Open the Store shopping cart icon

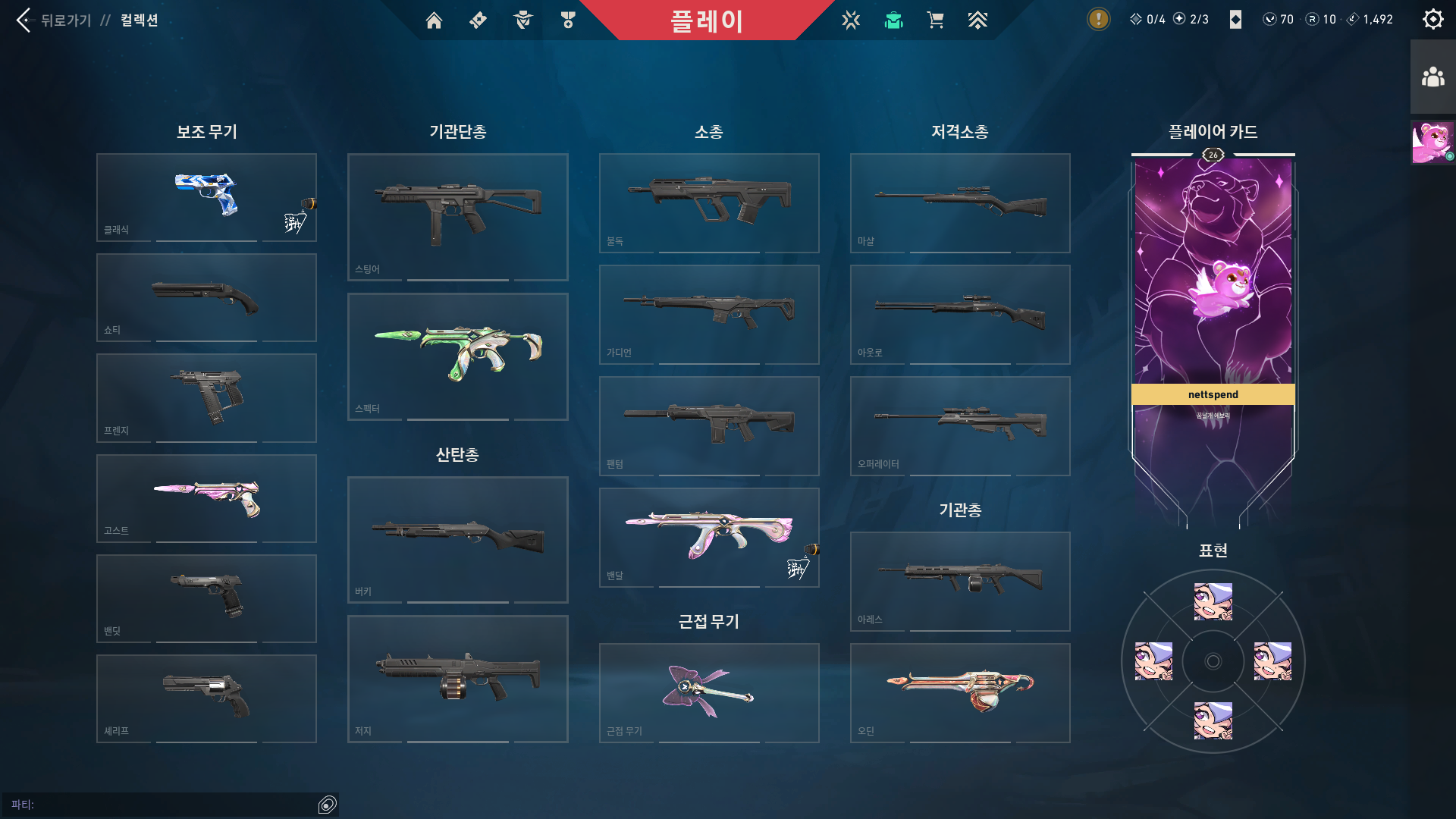pos(935,20)
